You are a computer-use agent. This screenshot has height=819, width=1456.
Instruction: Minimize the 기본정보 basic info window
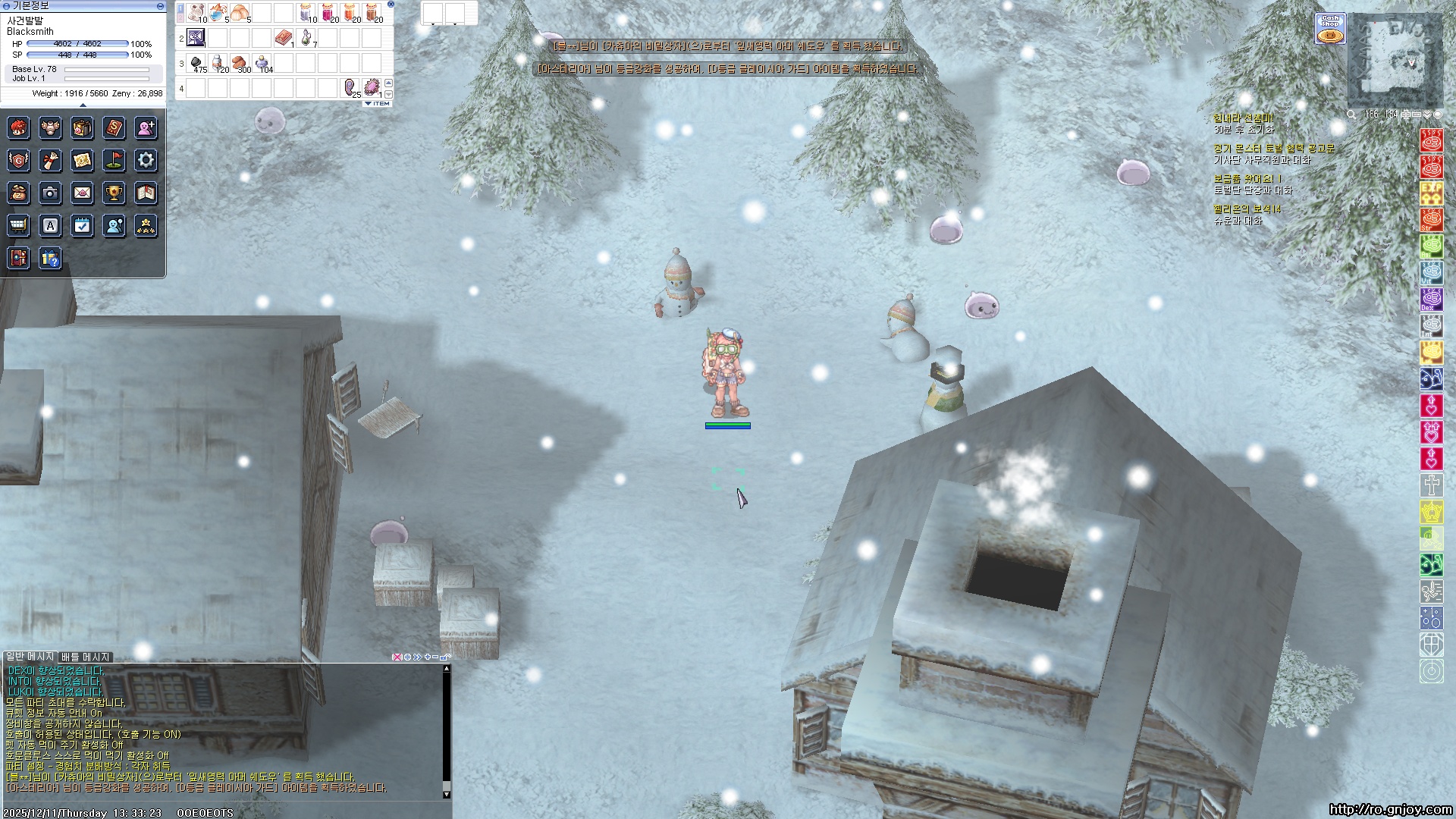(x=160, y=6)
